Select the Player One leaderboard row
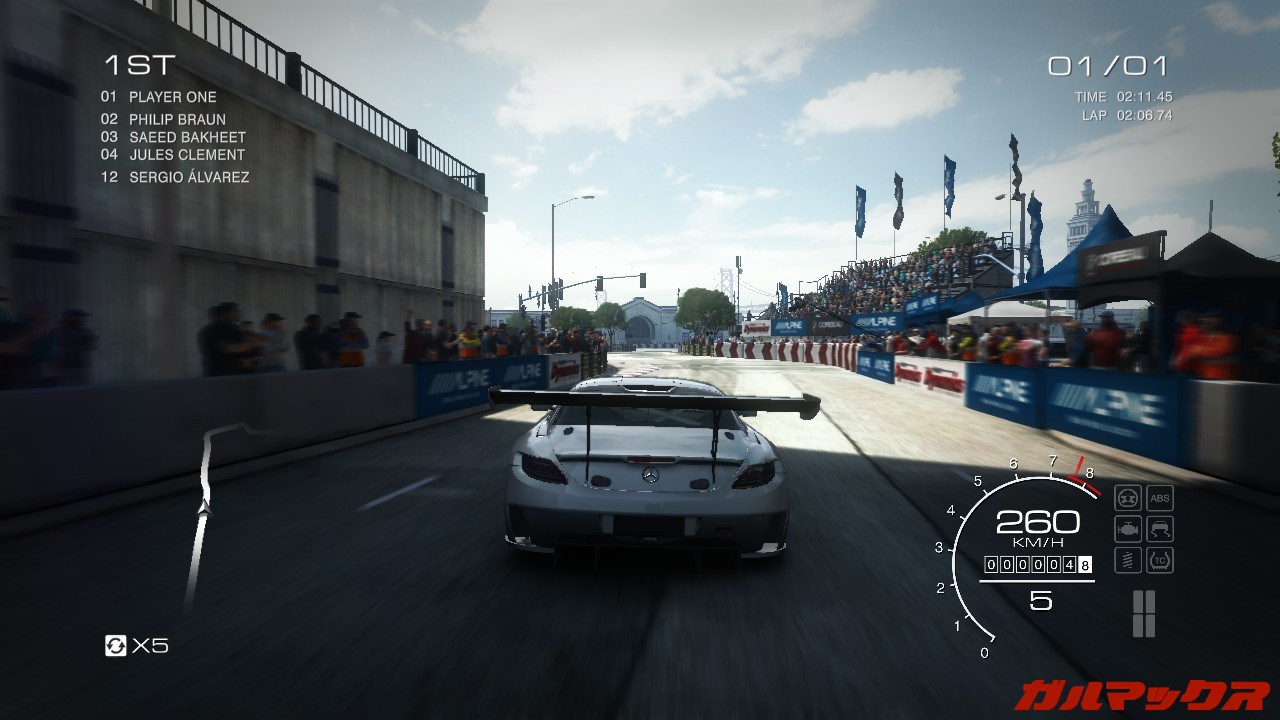This screenshot has width=1280, height=720. pyautogui.click(x=172, y=97)
